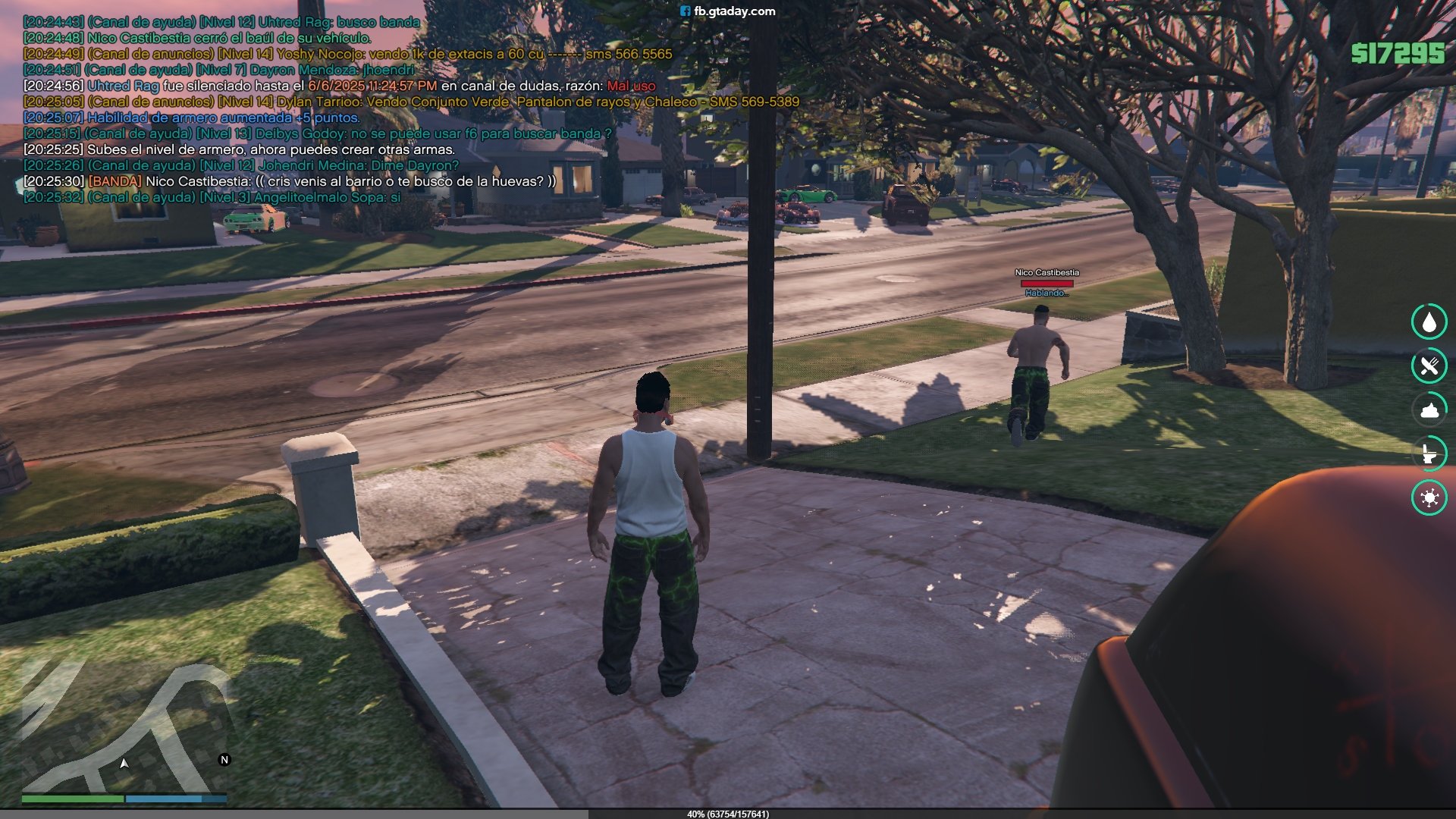Click the water drop thirst icon

1429,322
